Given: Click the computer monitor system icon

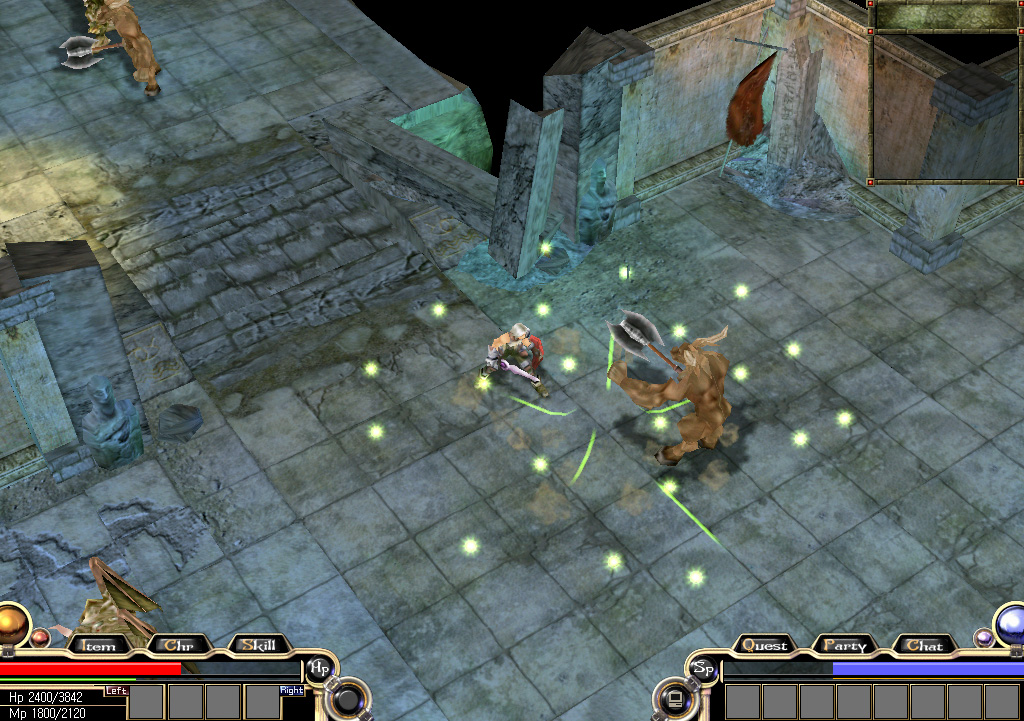Looking at the screenshot, I should [x=672, y=697].
